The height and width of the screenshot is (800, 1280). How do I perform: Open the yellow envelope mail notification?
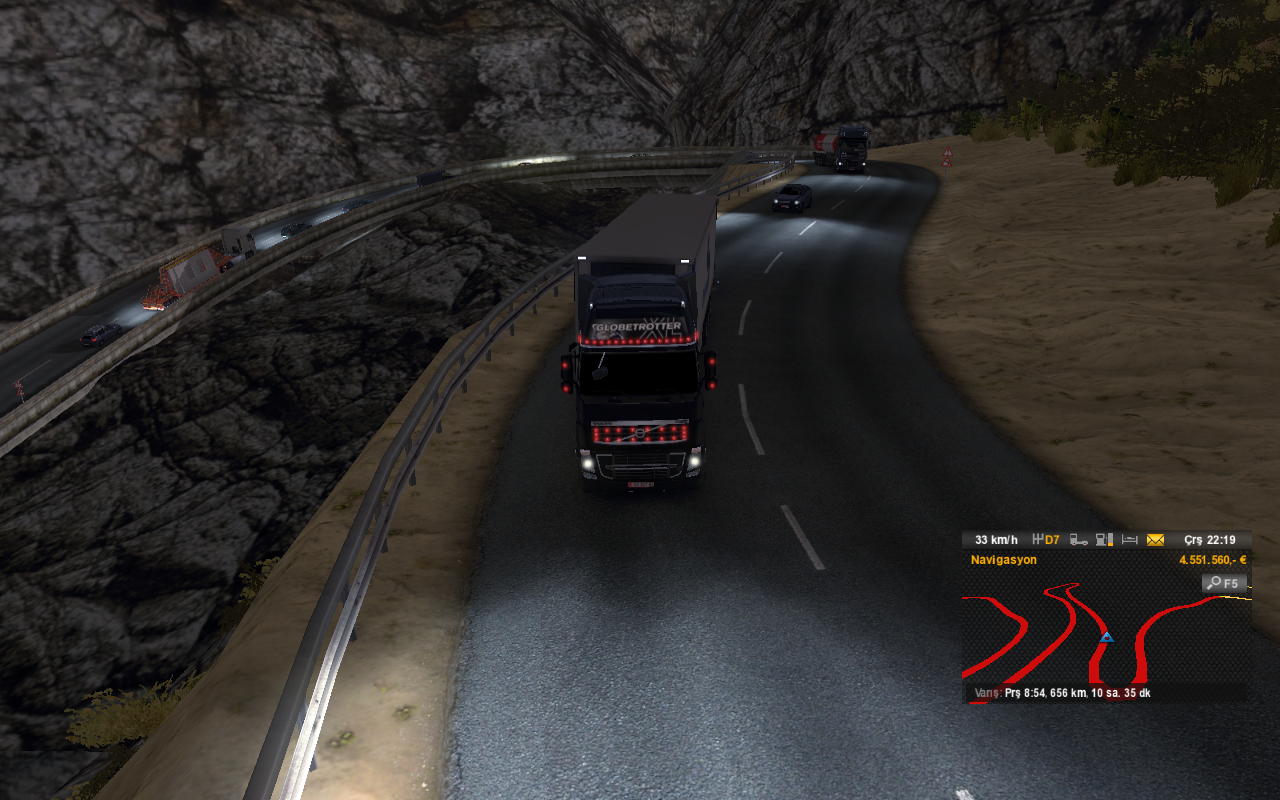(x=1155, y=540)
